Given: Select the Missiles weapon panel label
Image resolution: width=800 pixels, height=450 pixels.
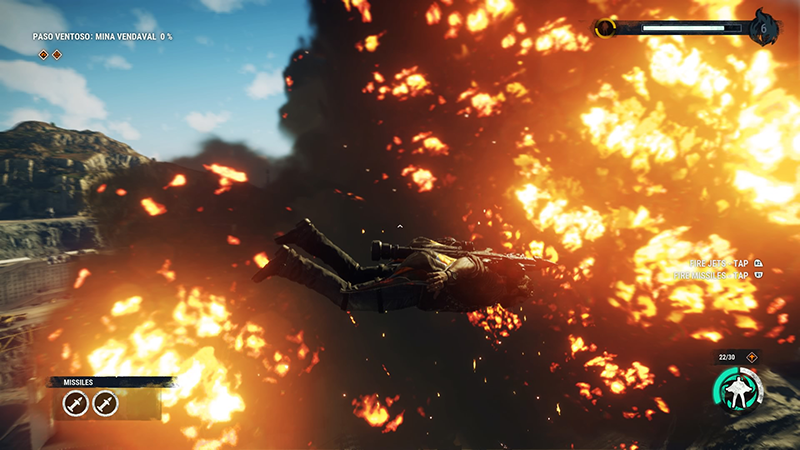Looking at the screenshot, I should [x=78, y=382].
